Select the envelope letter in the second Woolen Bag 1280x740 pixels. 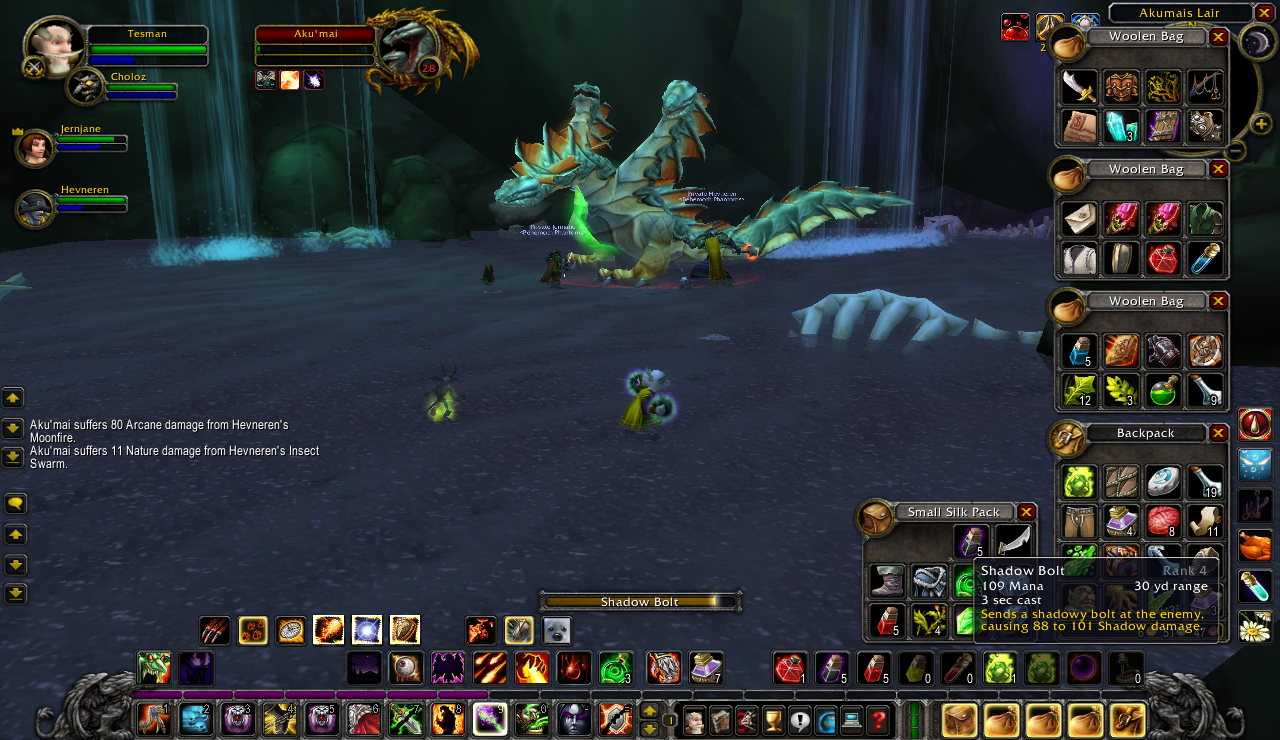(x=1079, y=217)
